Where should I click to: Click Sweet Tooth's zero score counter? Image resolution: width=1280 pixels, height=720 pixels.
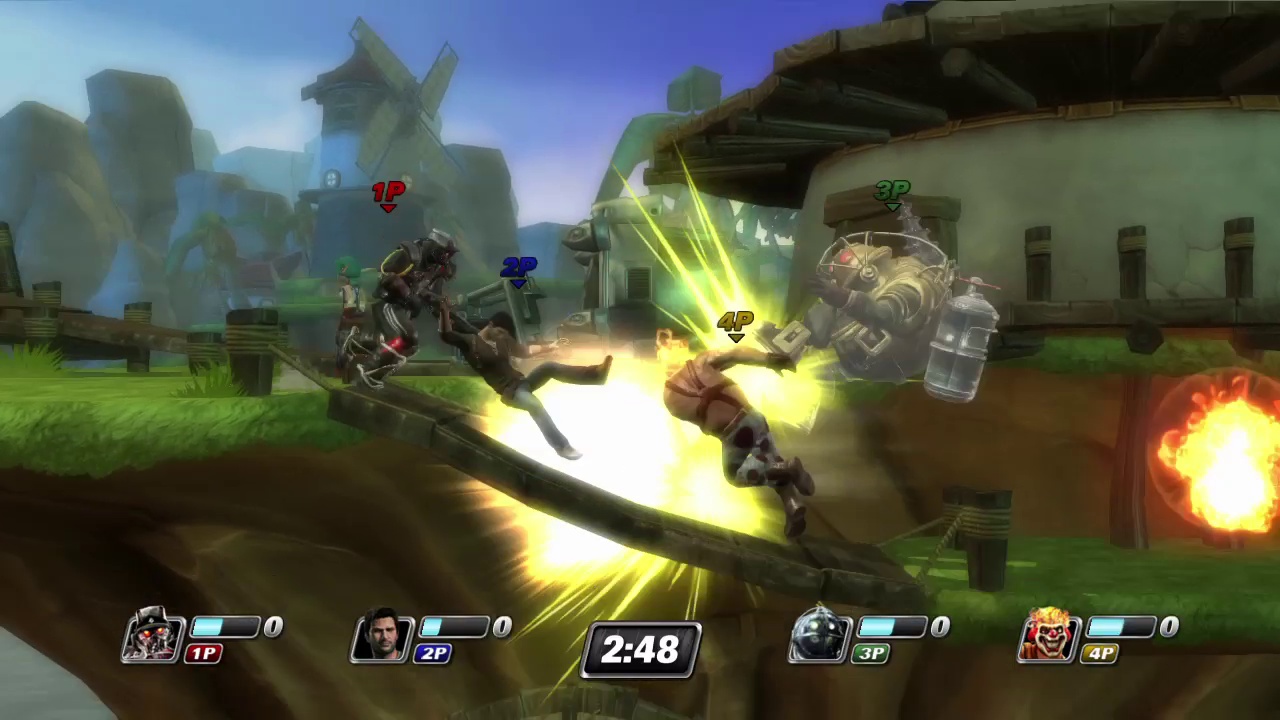pos(1168,626)
